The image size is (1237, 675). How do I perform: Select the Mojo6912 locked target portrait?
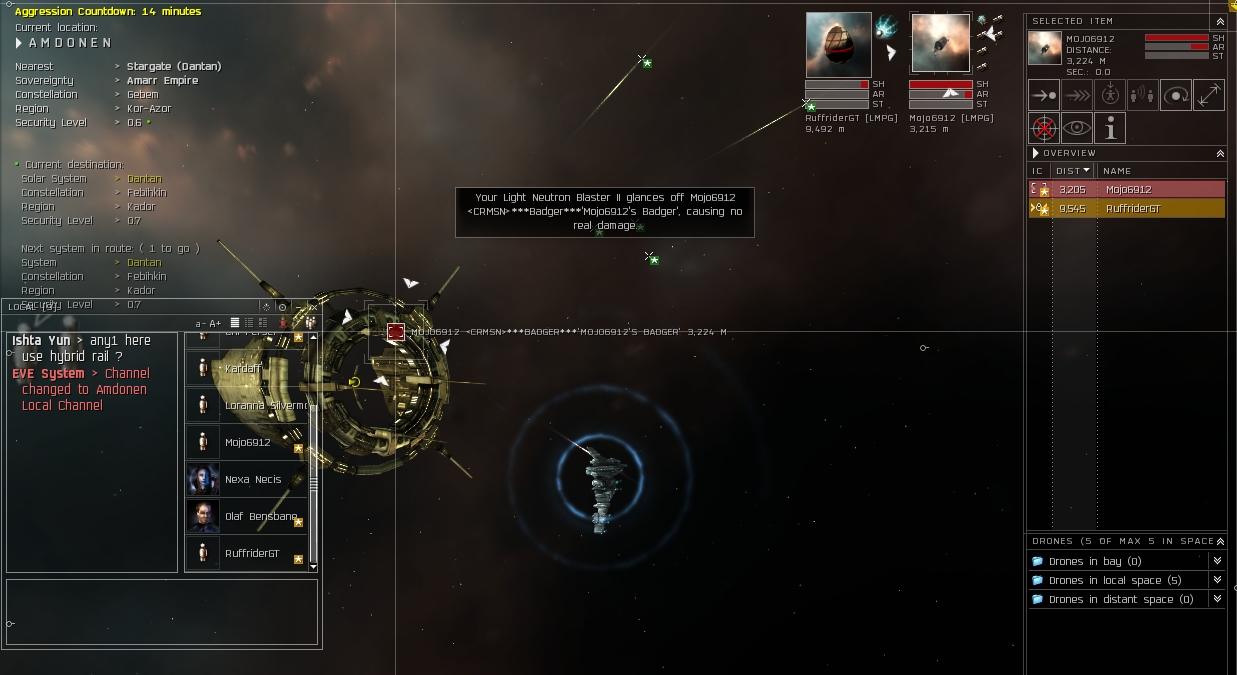point(940,44)
